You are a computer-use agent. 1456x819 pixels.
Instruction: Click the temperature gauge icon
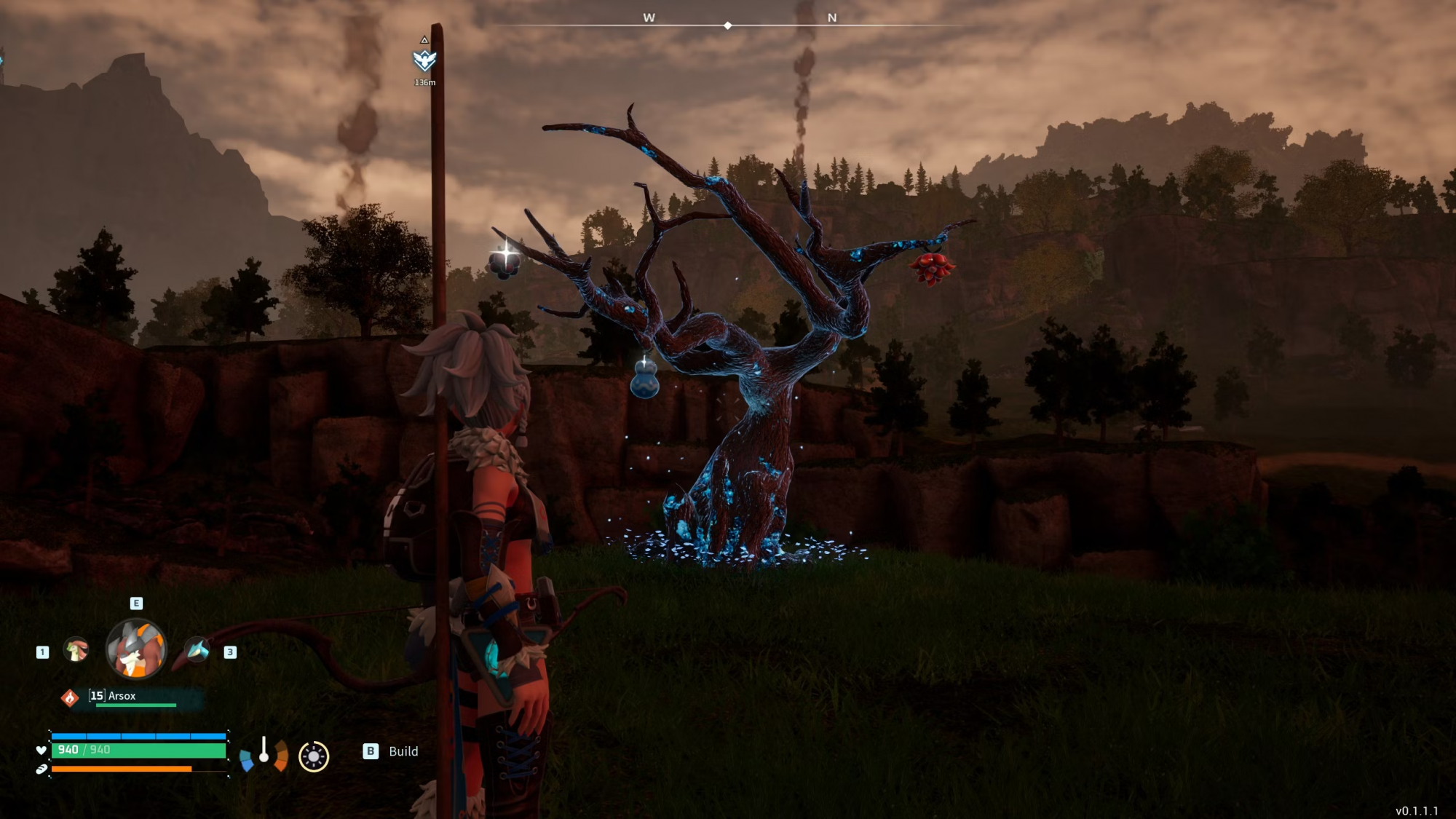[264, 753]
